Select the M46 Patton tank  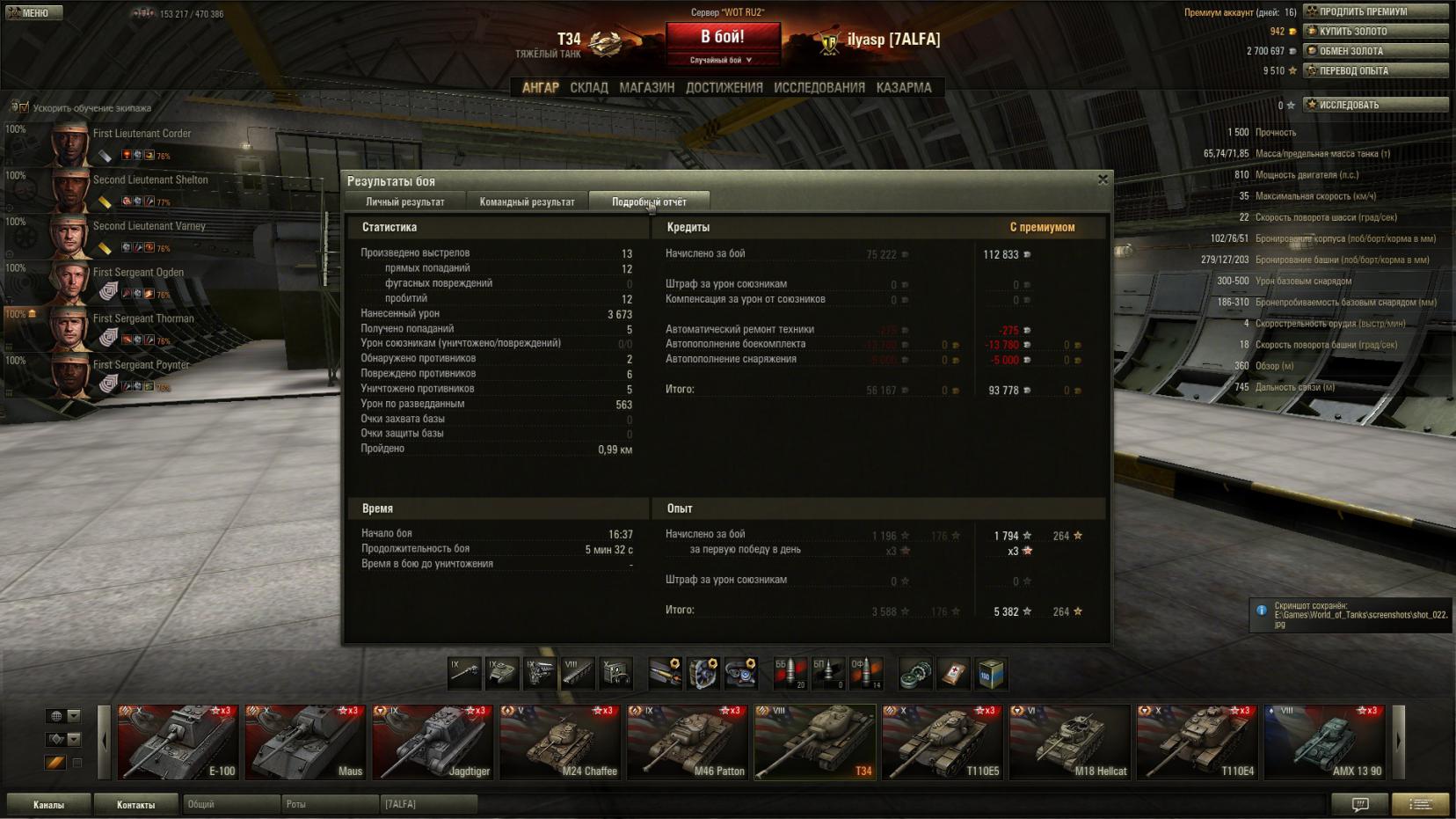click(687, 742)
